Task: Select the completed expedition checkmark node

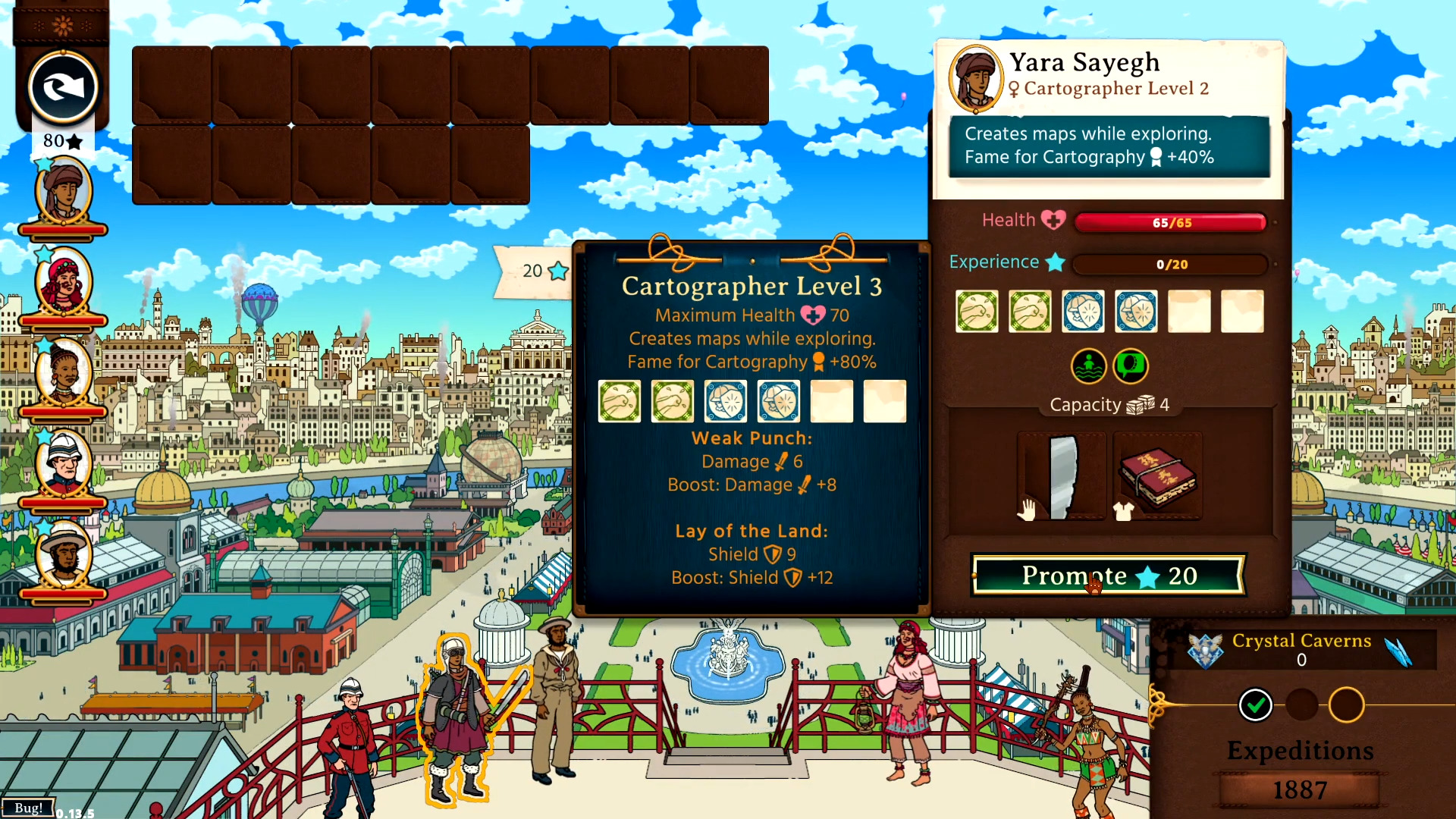Action: tap(1255, 705)
